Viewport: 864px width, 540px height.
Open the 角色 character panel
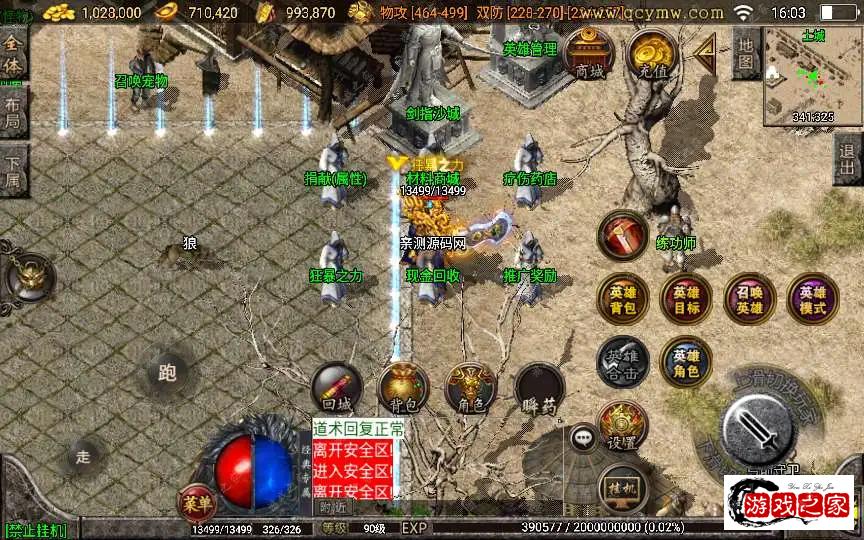[x=470, y=388]
